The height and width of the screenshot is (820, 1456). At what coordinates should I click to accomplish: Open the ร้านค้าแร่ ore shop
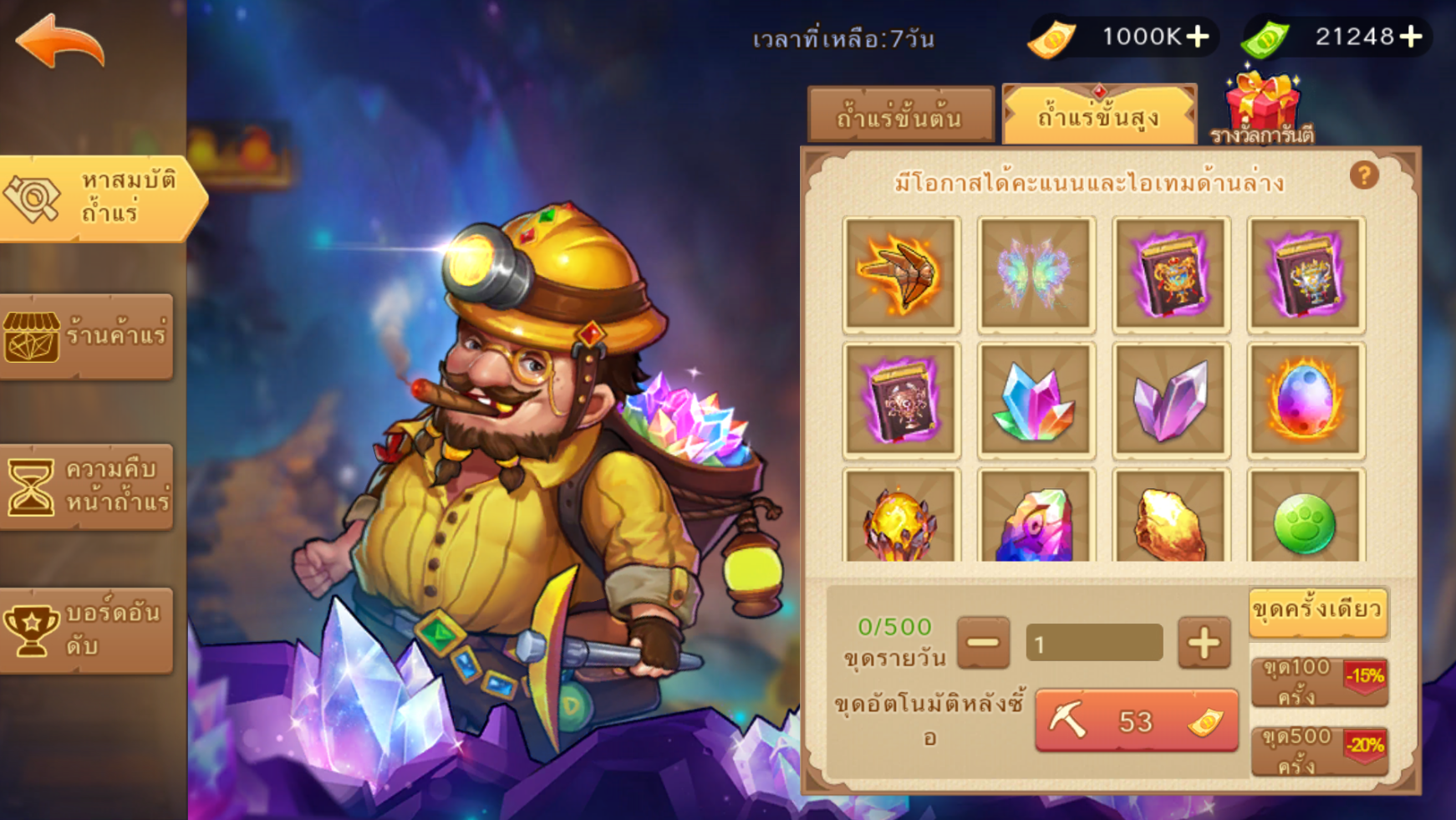click(x=87, y=336)
